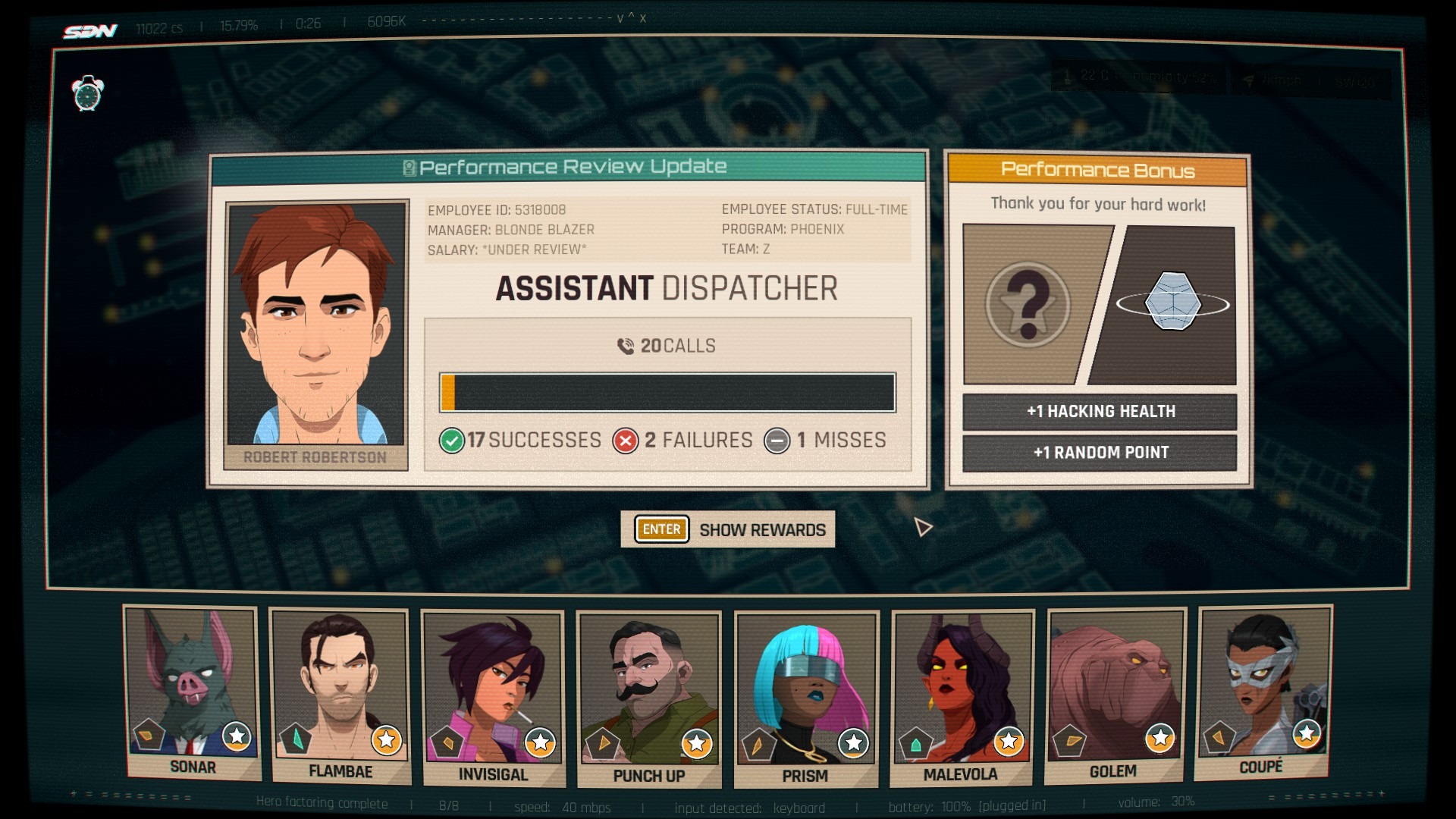Image resolution: width=1456 pixels, height=819 pixels.
Task: Open the Prism hero card
Action: [805, 698]
